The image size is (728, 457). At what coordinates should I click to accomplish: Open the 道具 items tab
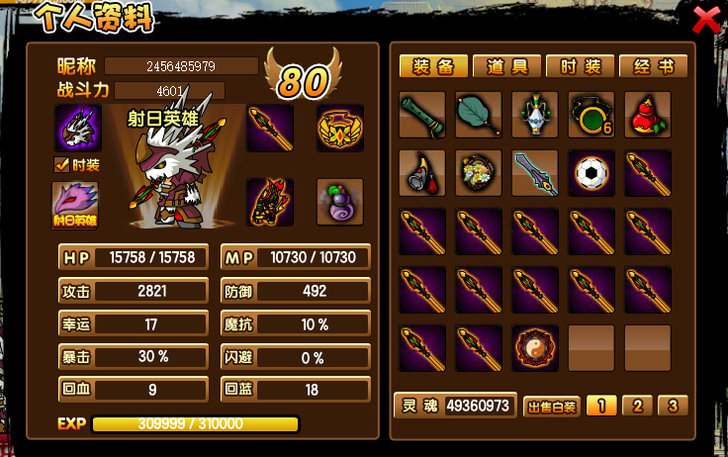pos(508,67)
